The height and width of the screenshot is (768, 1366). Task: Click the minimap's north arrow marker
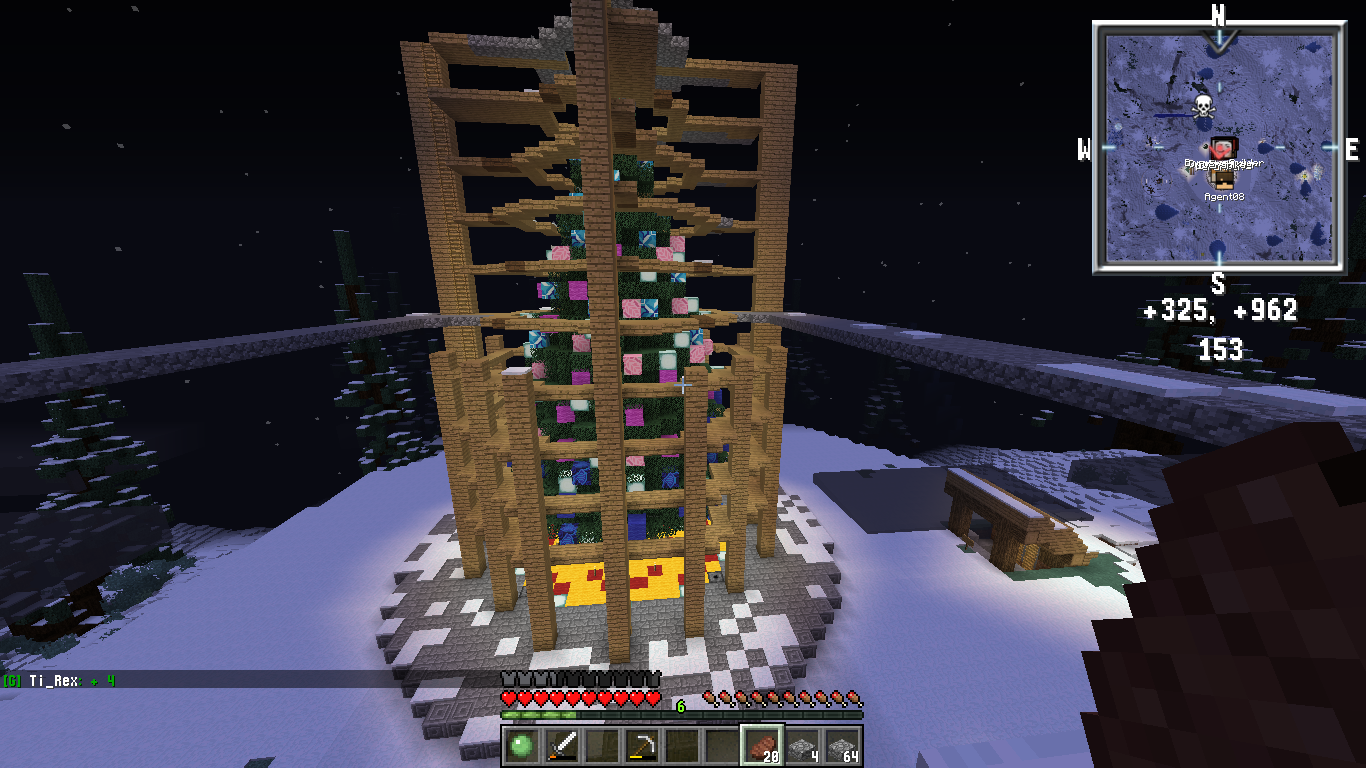coord(1219,40)
